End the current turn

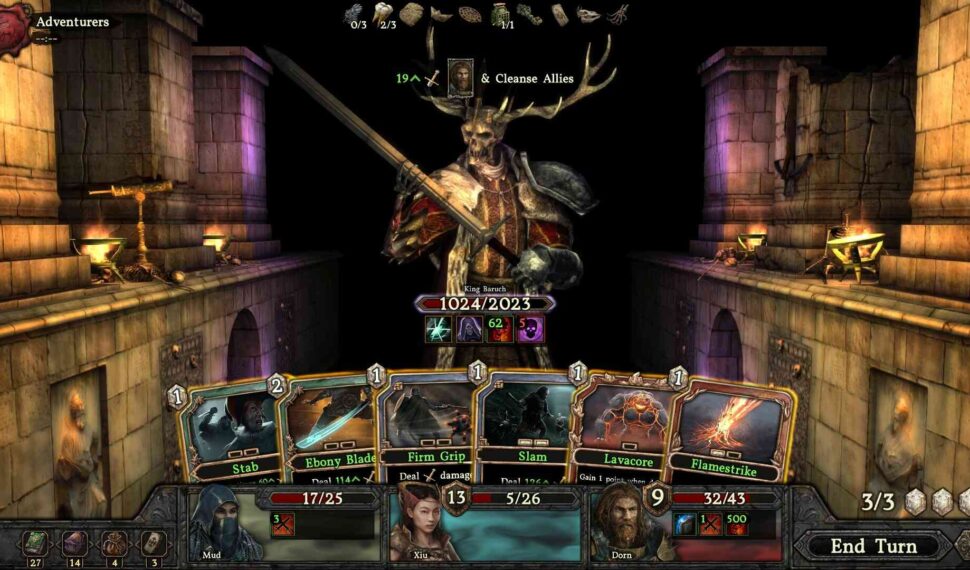tap(872, 546)
